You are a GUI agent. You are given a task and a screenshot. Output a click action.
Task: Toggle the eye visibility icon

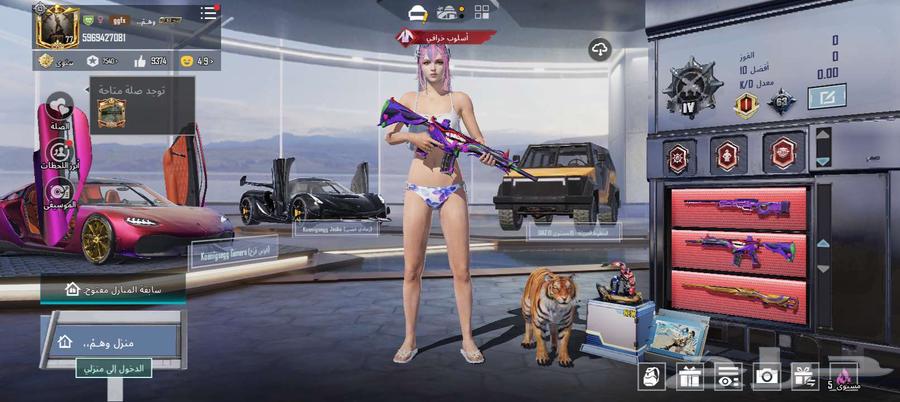(x=727, y=376)
